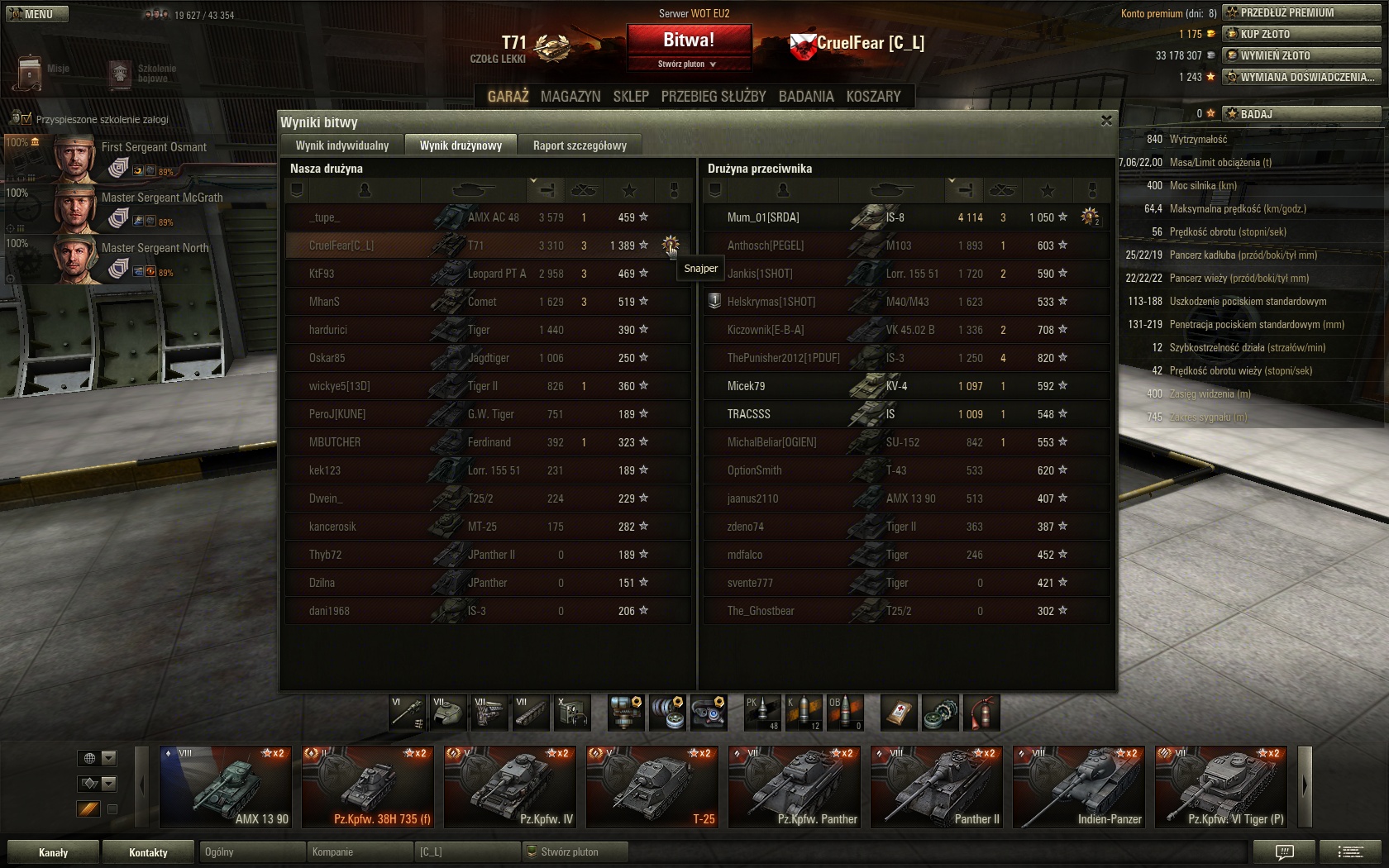
Task: Open WYMIEŃ ZŁOTO exchange
Action: (1301, 55)
